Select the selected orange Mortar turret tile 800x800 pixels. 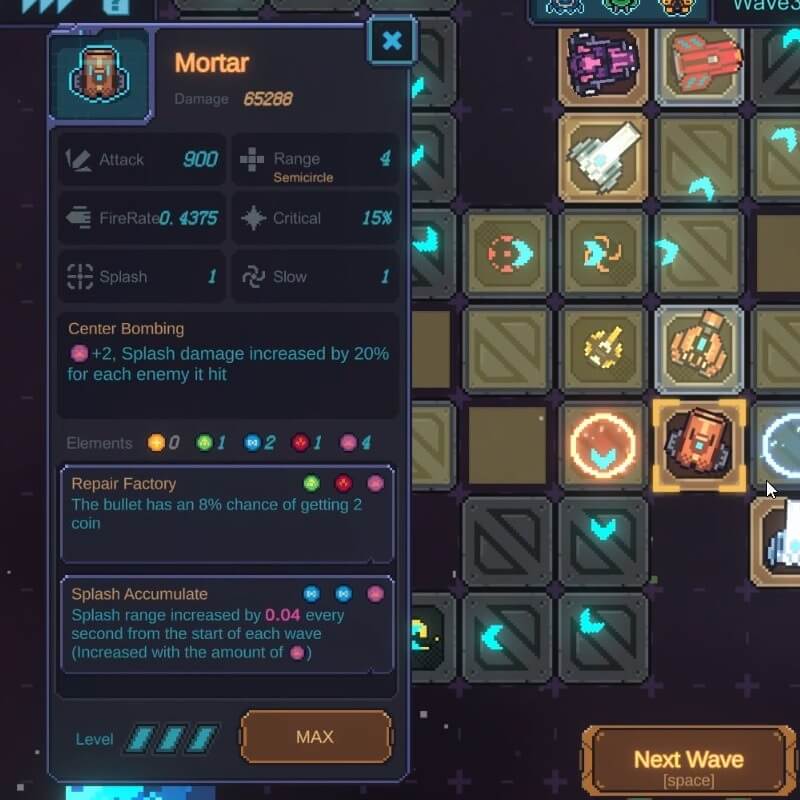[x=698, y=446]
